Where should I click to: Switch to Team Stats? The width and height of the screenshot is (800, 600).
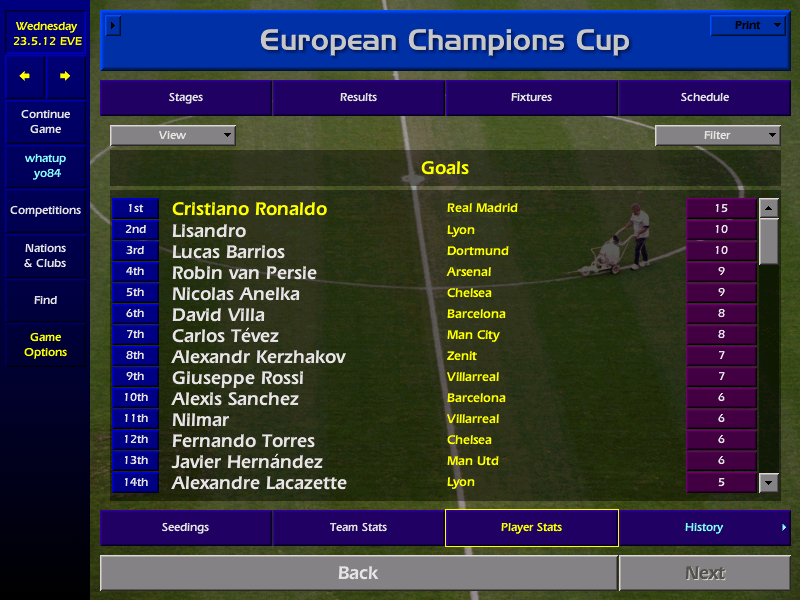point(358,527)
